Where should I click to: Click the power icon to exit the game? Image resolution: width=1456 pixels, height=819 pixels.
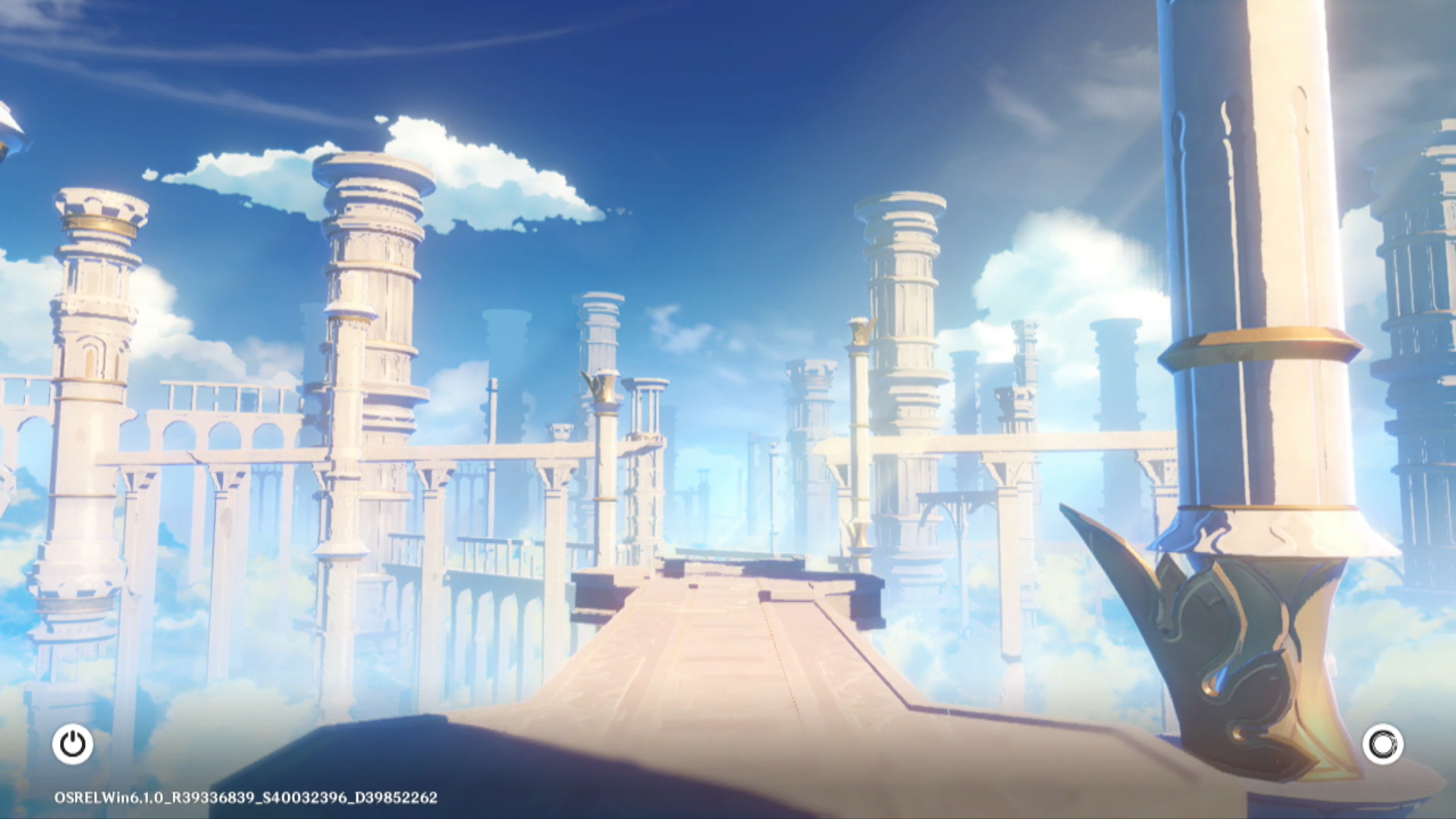pyautogui.click(x=73, y=744)
